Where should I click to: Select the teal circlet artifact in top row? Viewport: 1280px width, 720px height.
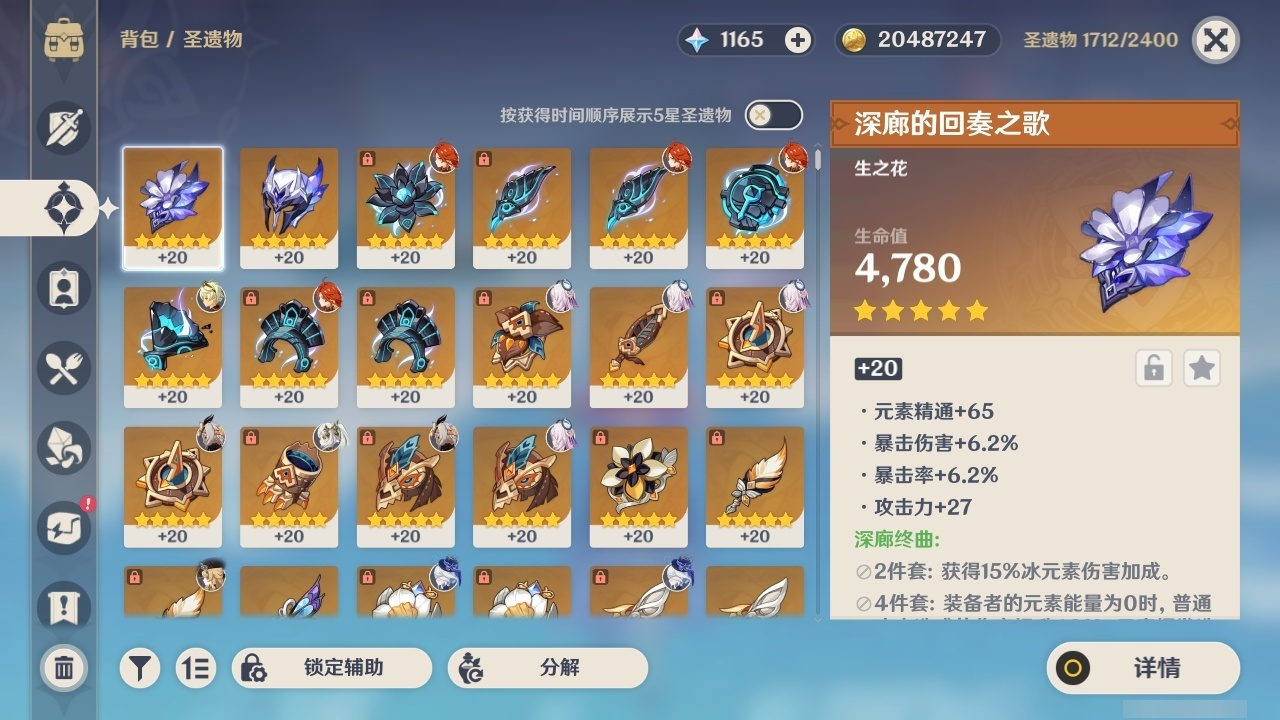point(754,205)
